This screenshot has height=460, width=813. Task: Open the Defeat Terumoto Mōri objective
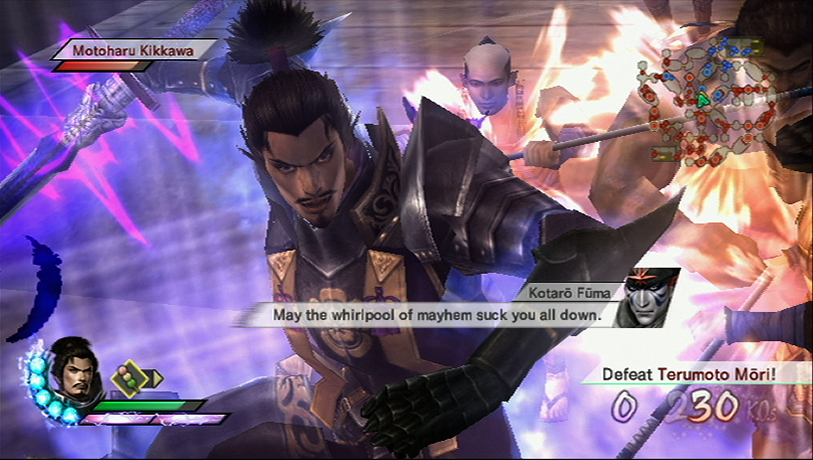pos(691,375)
